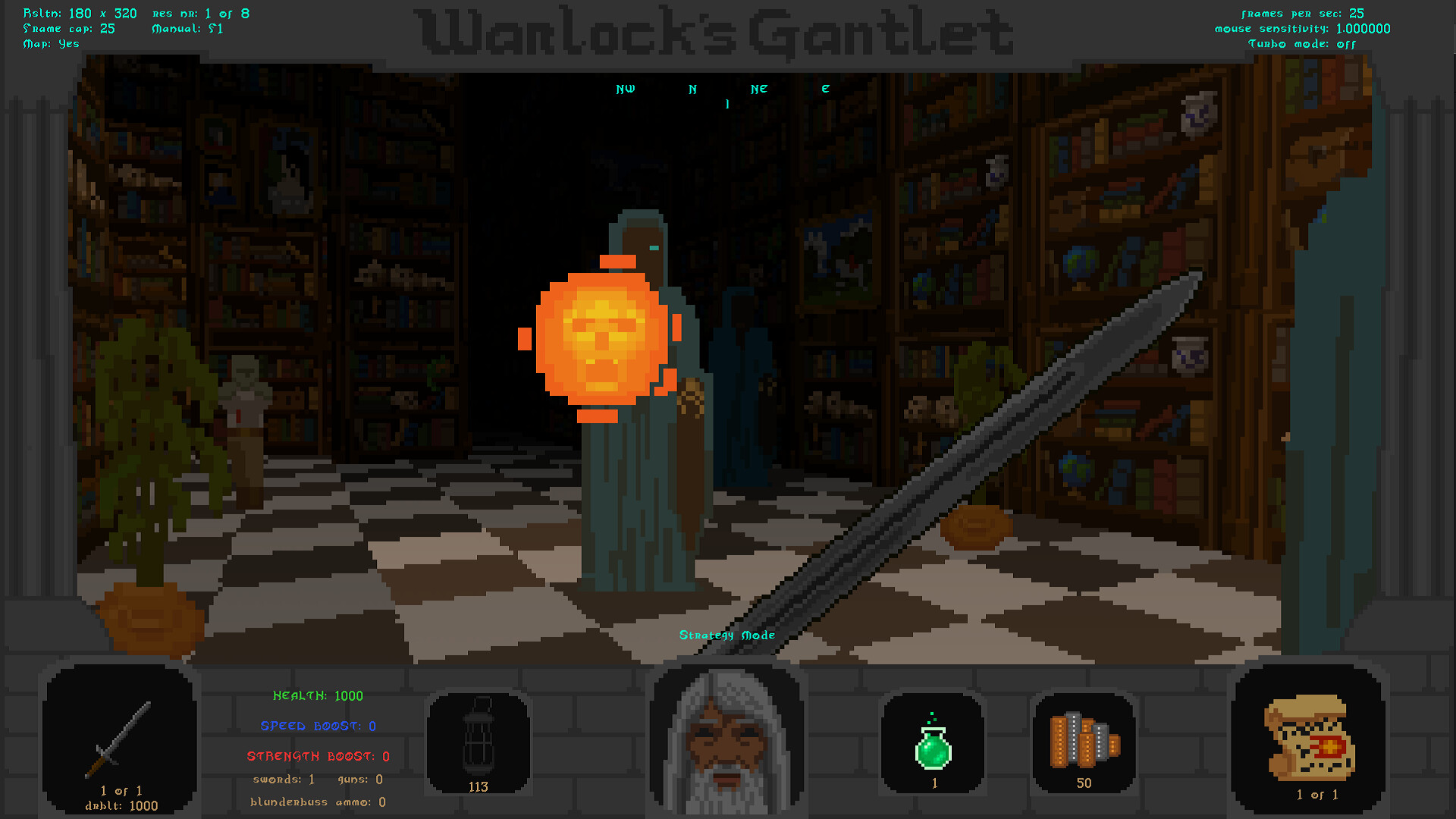
Task: Select the green health potion
Action: tap(932, 739)
